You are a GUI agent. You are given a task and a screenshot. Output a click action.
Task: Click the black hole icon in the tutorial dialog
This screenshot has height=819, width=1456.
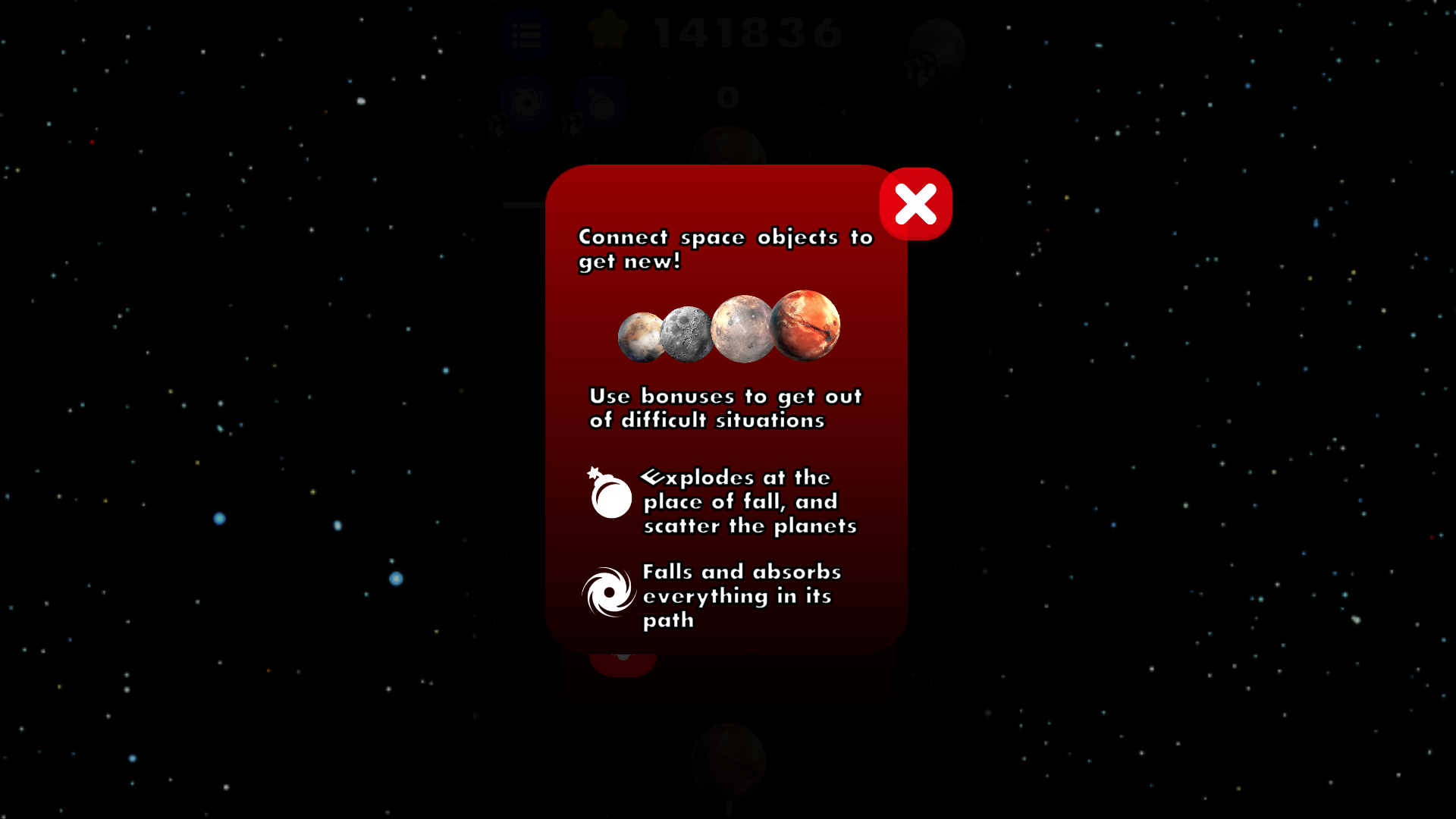coord(610,592)
